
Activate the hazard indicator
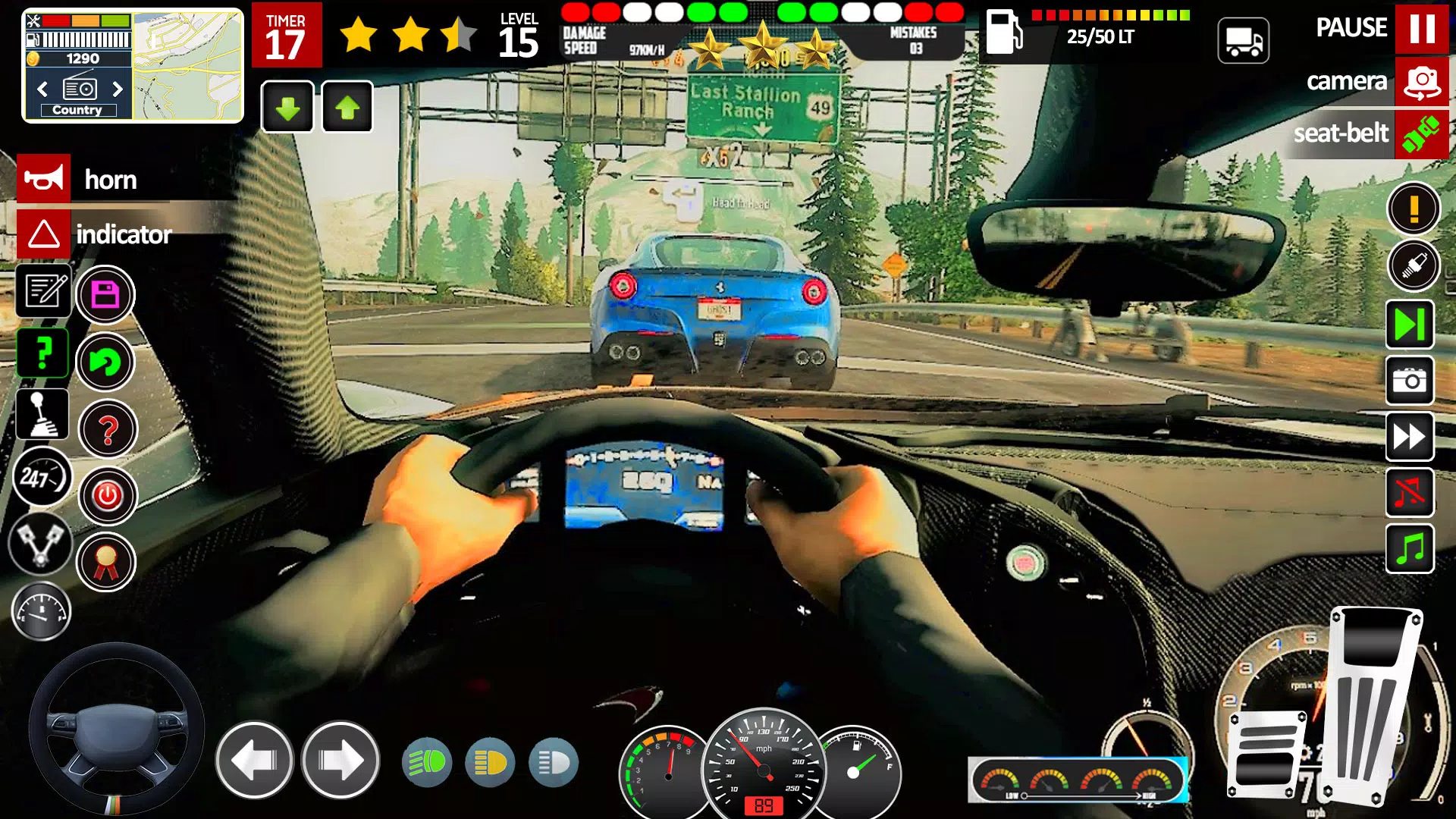pos(44,234)
